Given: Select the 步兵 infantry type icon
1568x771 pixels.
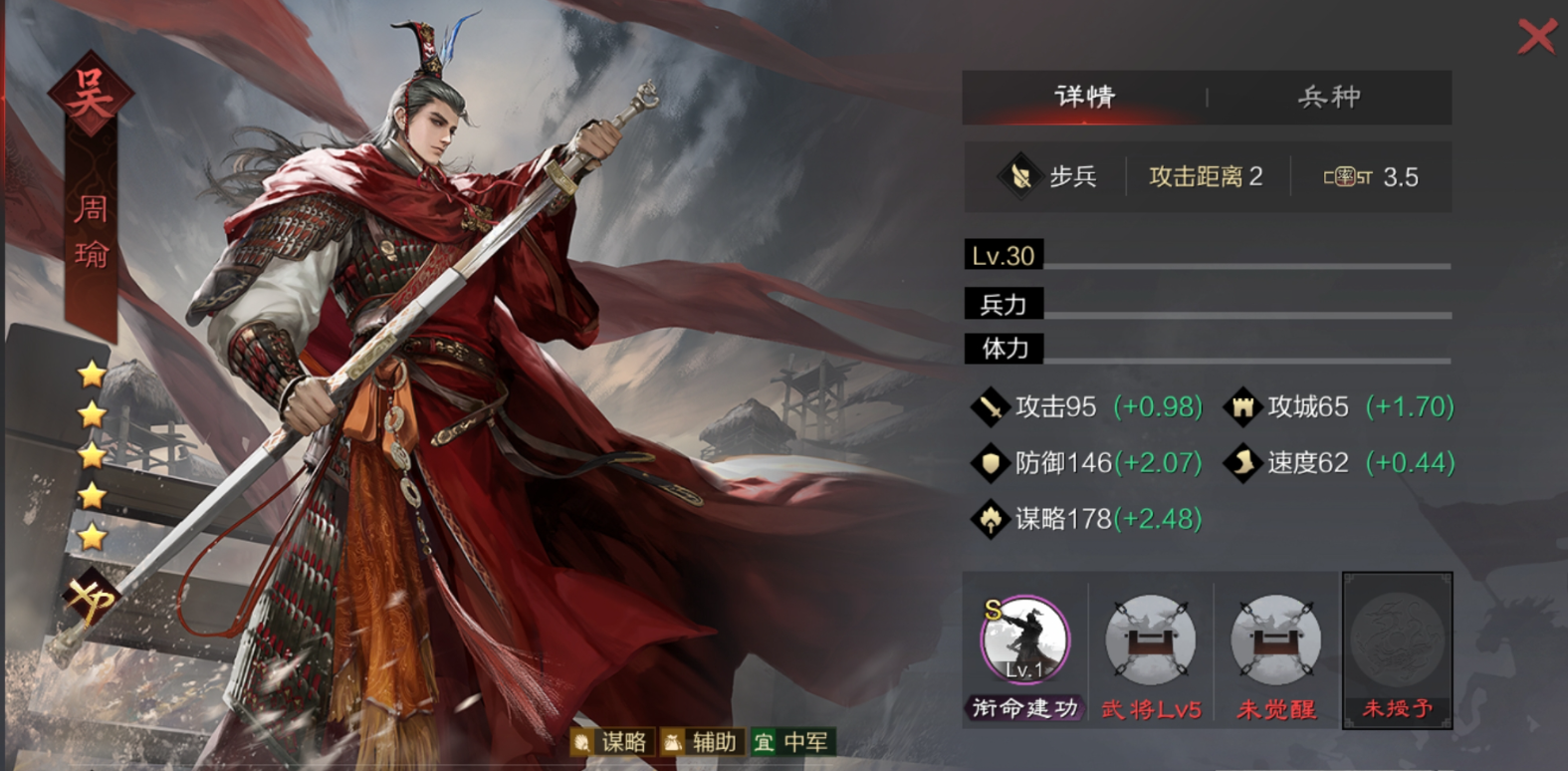Looking at the screenshot, I should pos(1020,176).
